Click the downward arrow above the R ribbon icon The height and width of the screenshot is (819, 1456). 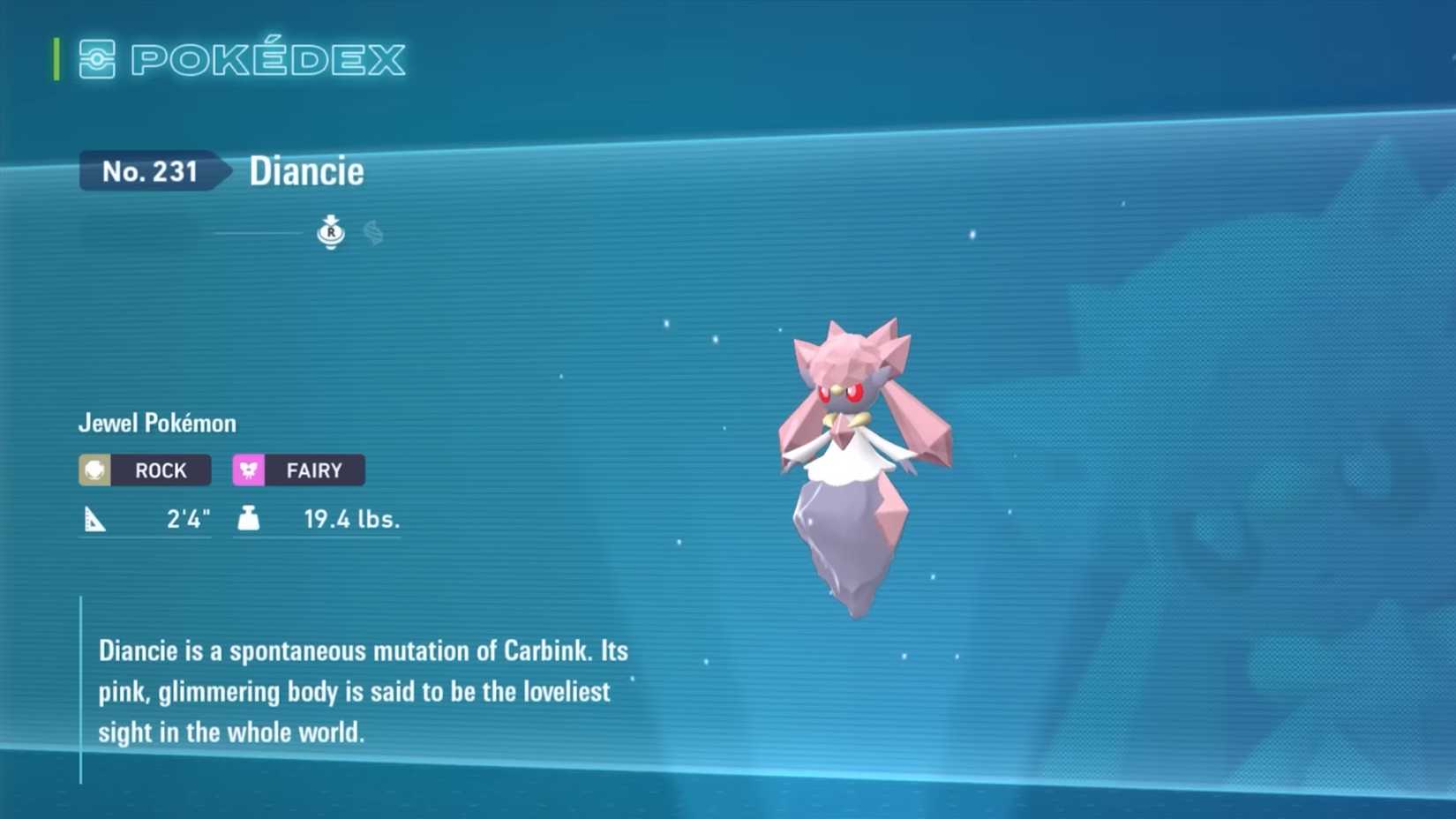click(331, 218)
